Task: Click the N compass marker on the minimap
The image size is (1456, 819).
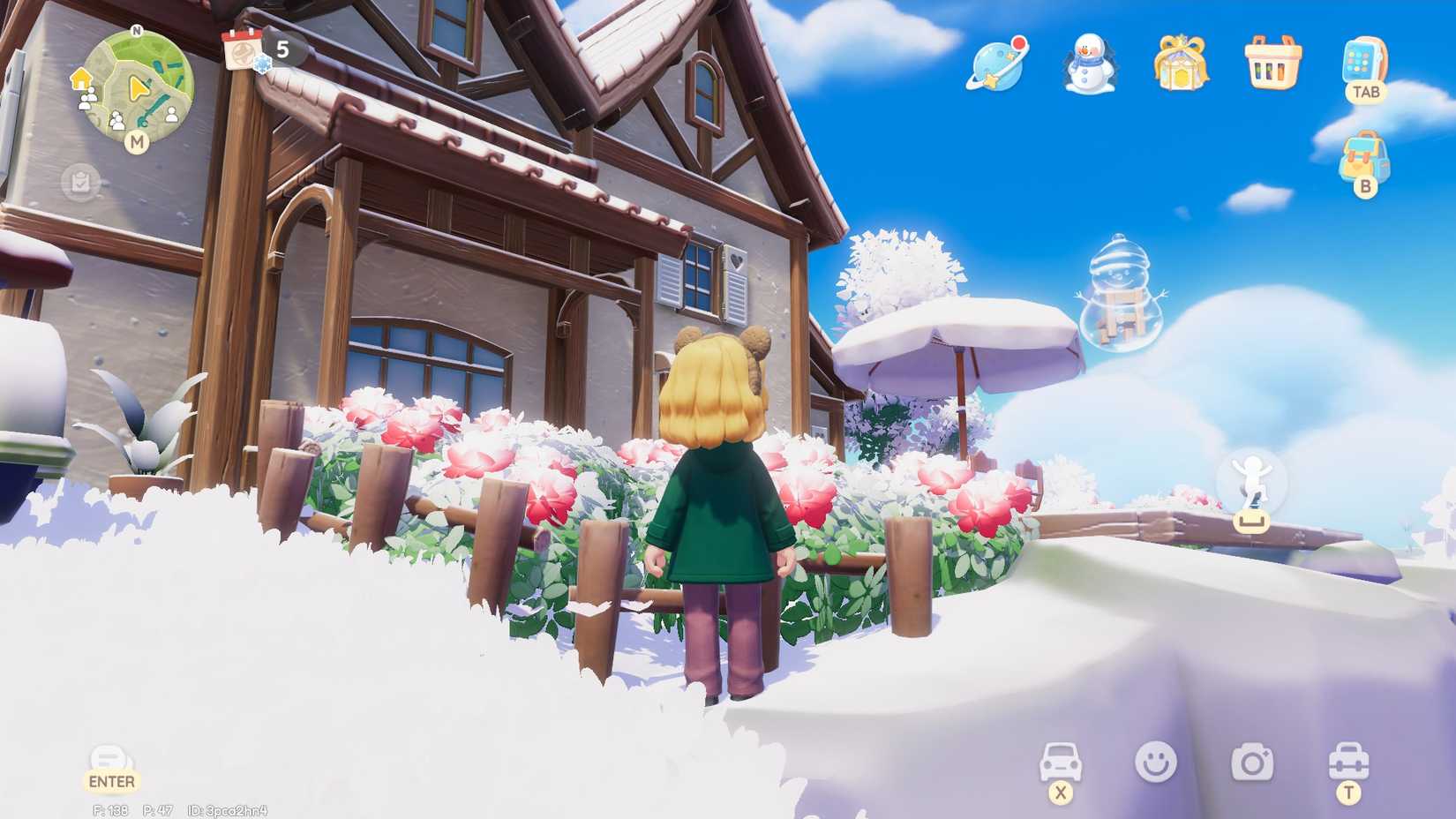Action: click(x=137, y=31)
